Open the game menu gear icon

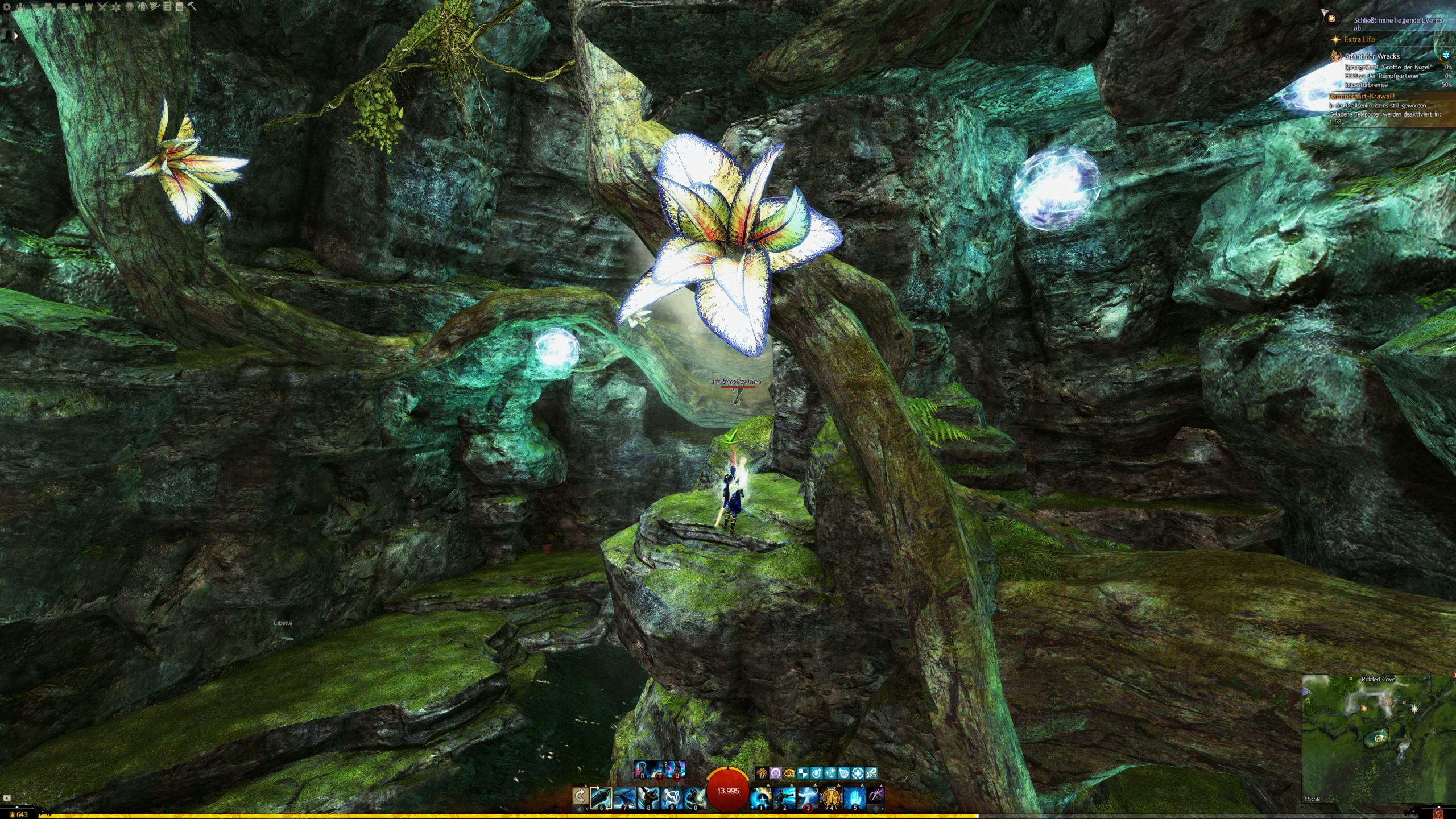(x=7, y=7)
